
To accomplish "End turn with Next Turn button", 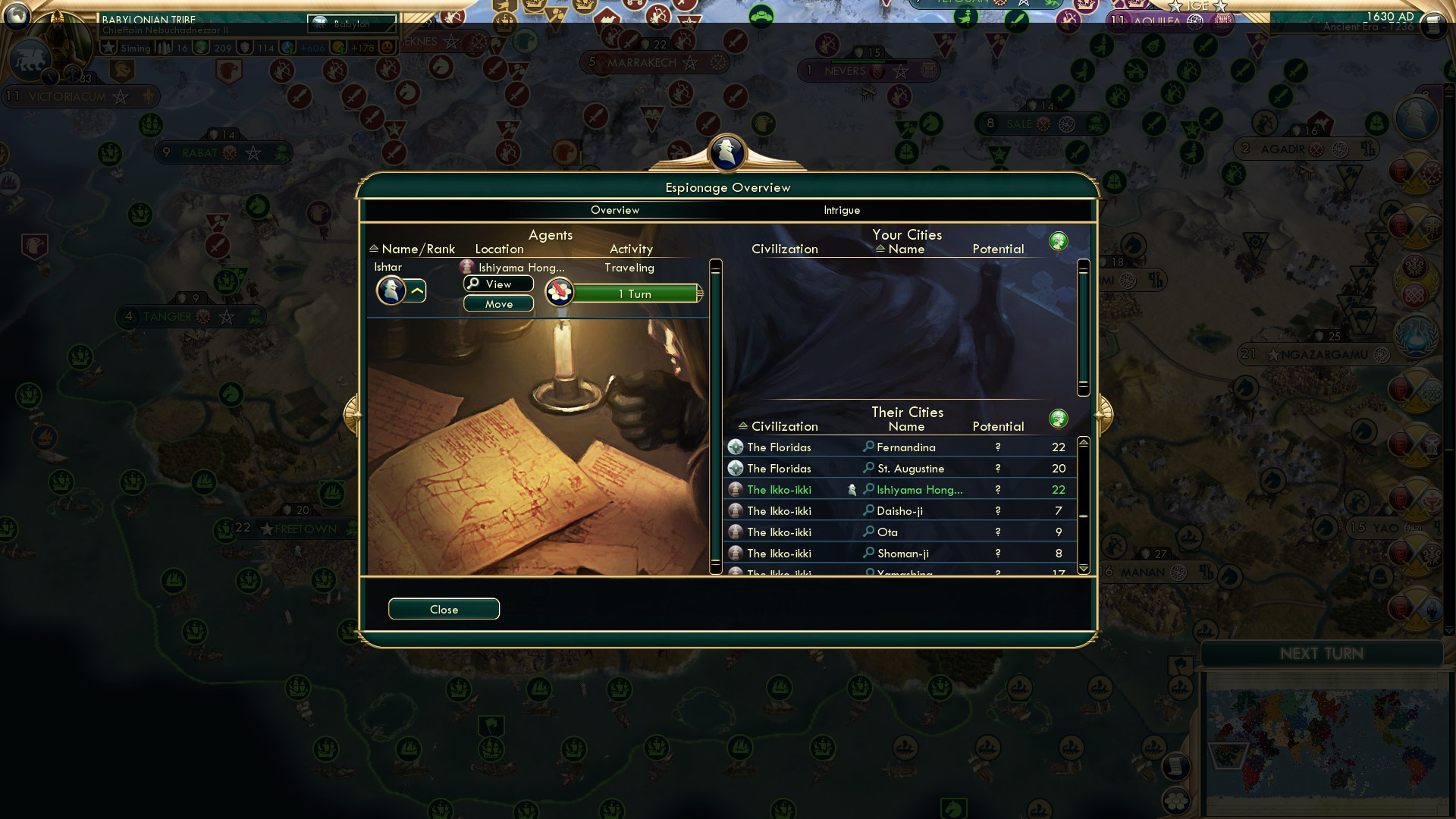I will coord(1321,654).
